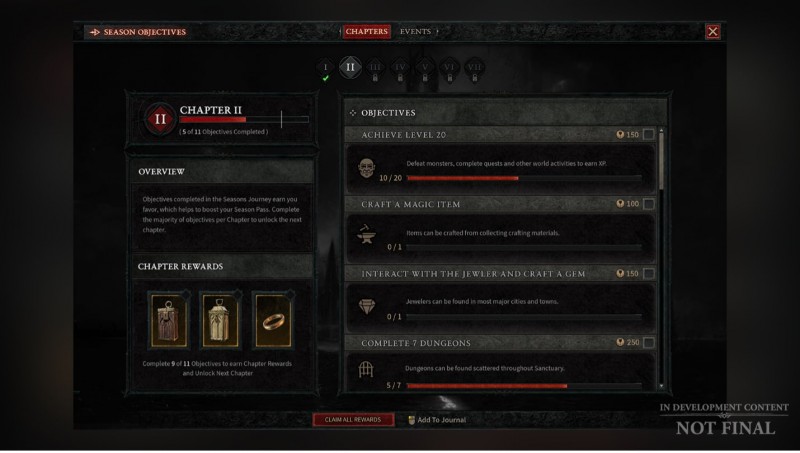800x453 pixels.
Task: Open the Events tab
Action: point(415,32)
